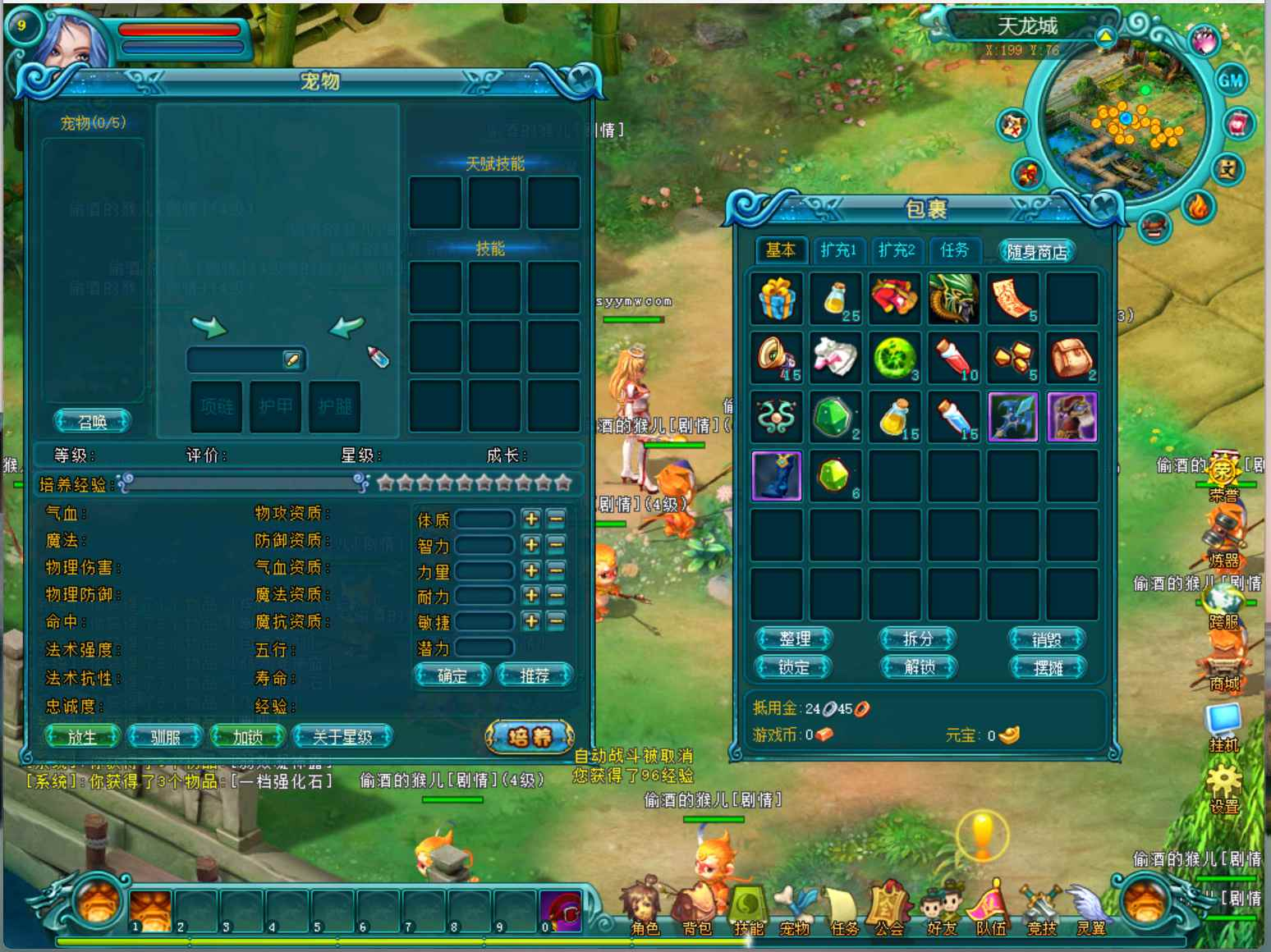Click the 培养 cultivate button
The image size is (1271, 952).
(530, 737)
